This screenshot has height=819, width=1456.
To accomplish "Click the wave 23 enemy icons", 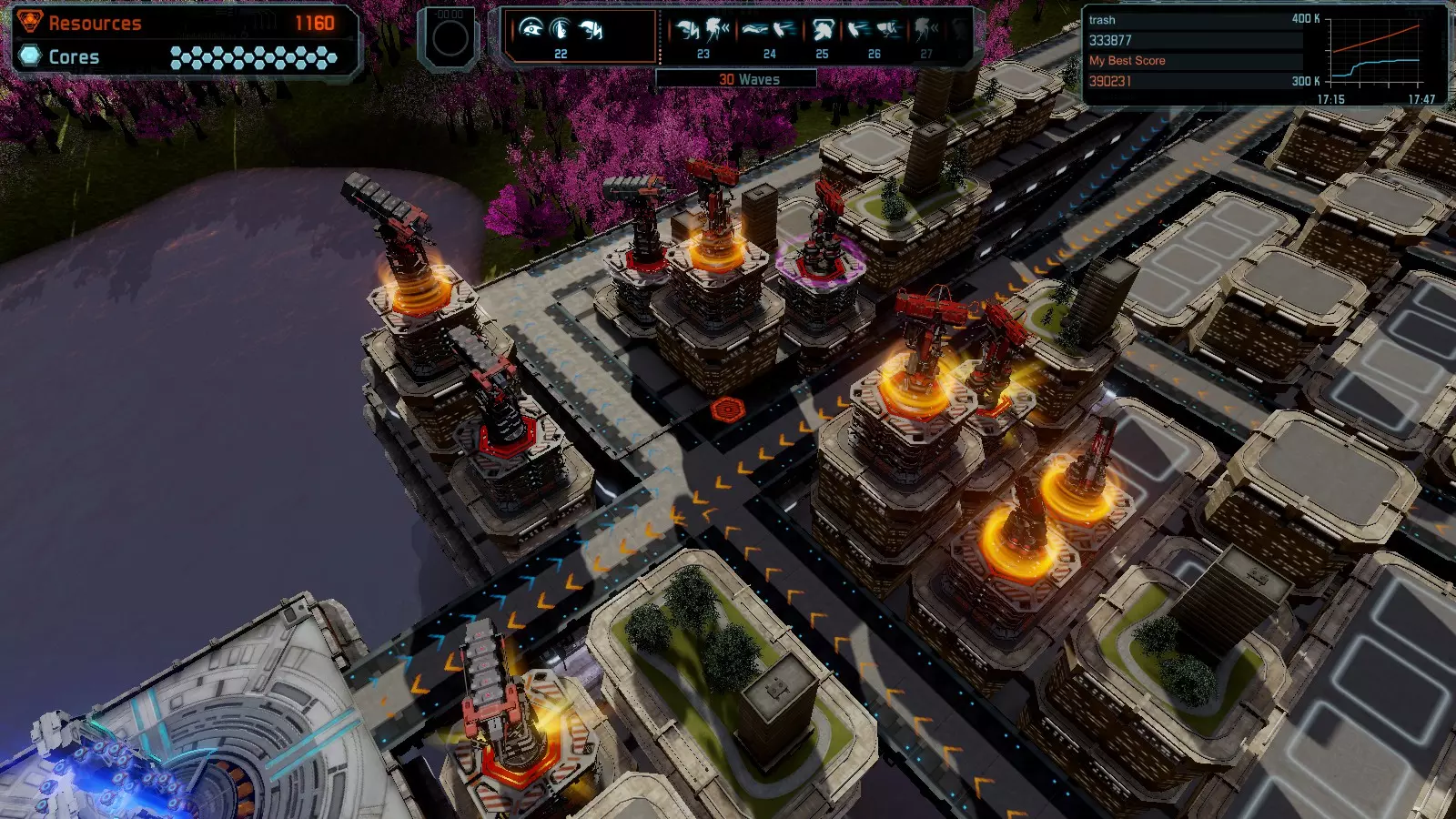I will pyautogui.click(x=703, y=32).
